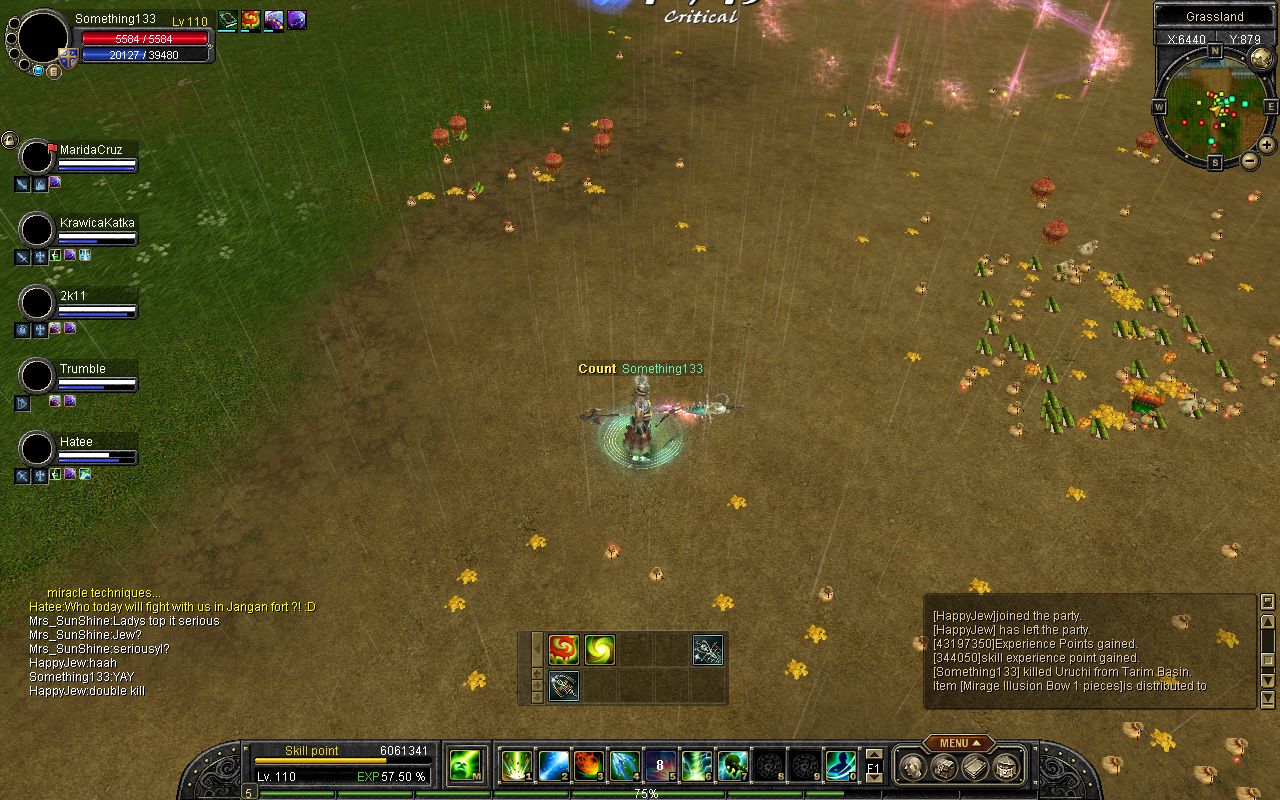Use the hotbar skill in slot 1
The height and width of the screenshot is (800, 1280).
516,765
